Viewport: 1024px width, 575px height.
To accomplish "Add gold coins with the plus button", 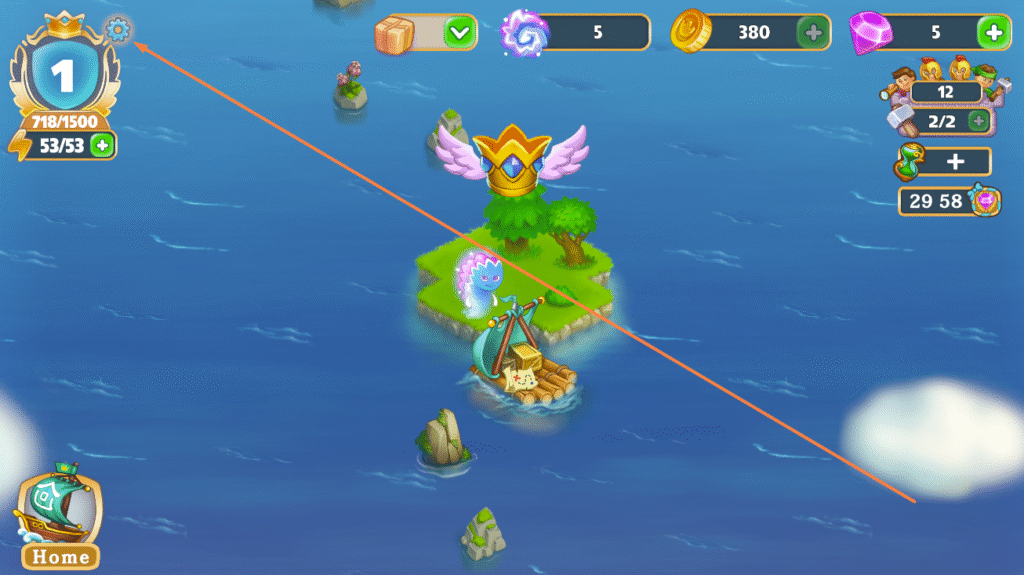I will pos(813,33).
